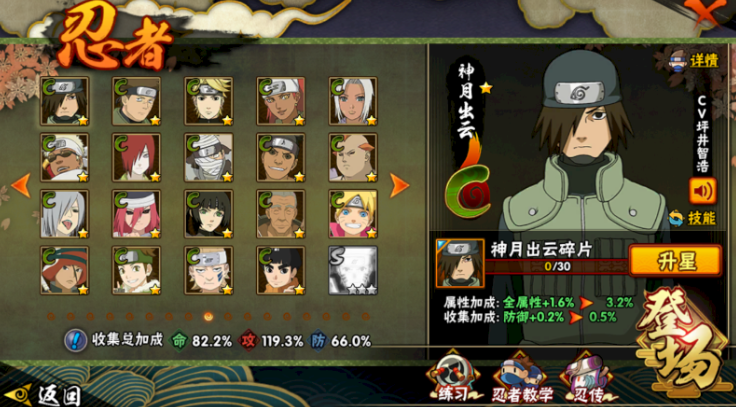Open the 收集总加成 info icon
Viewport: 736px width, 407px height.
(x=75, y=340)
